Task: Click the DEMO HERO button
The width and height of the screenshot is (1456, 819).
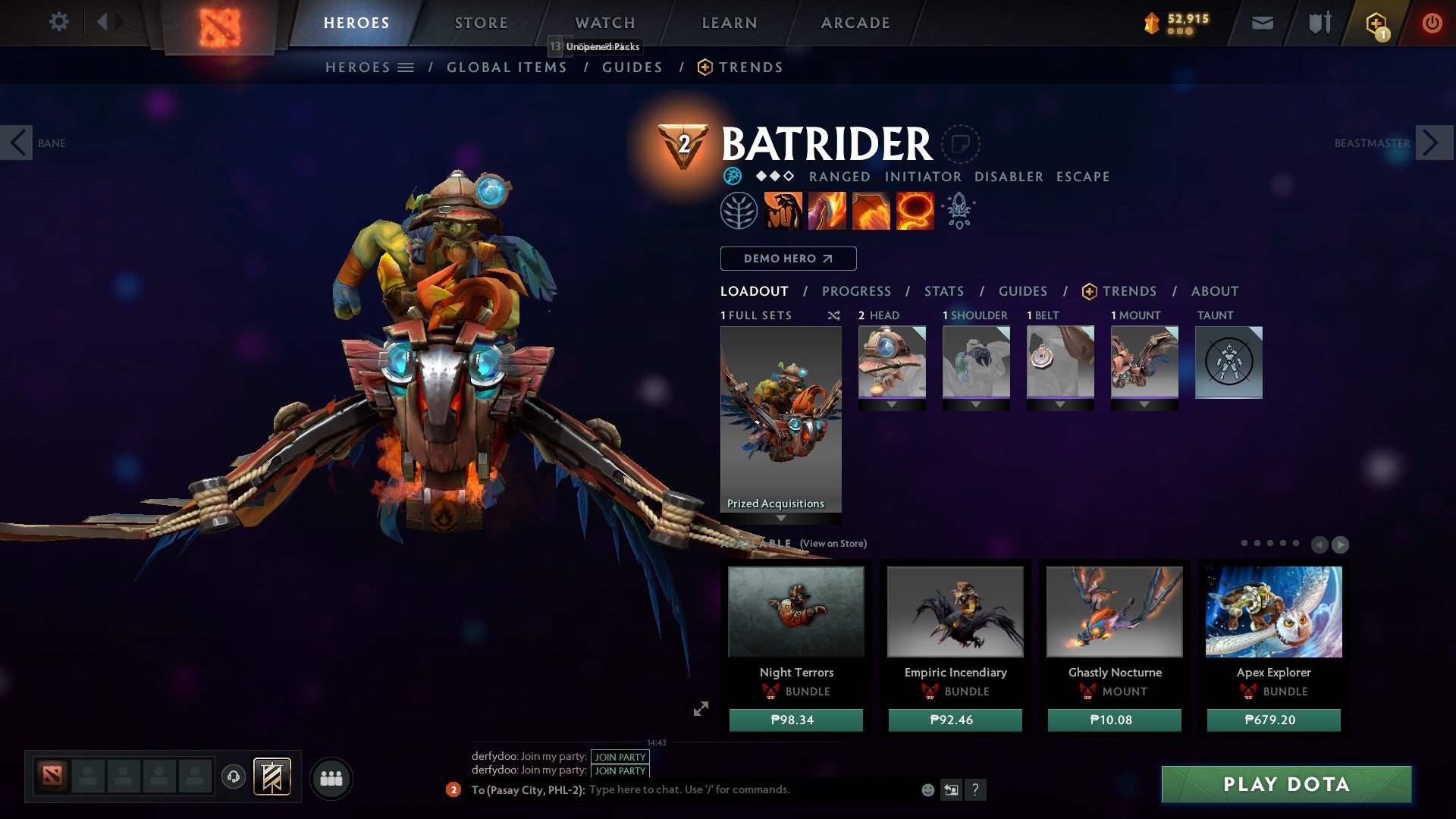Action: pyautogui.click(x=787, y=258)
